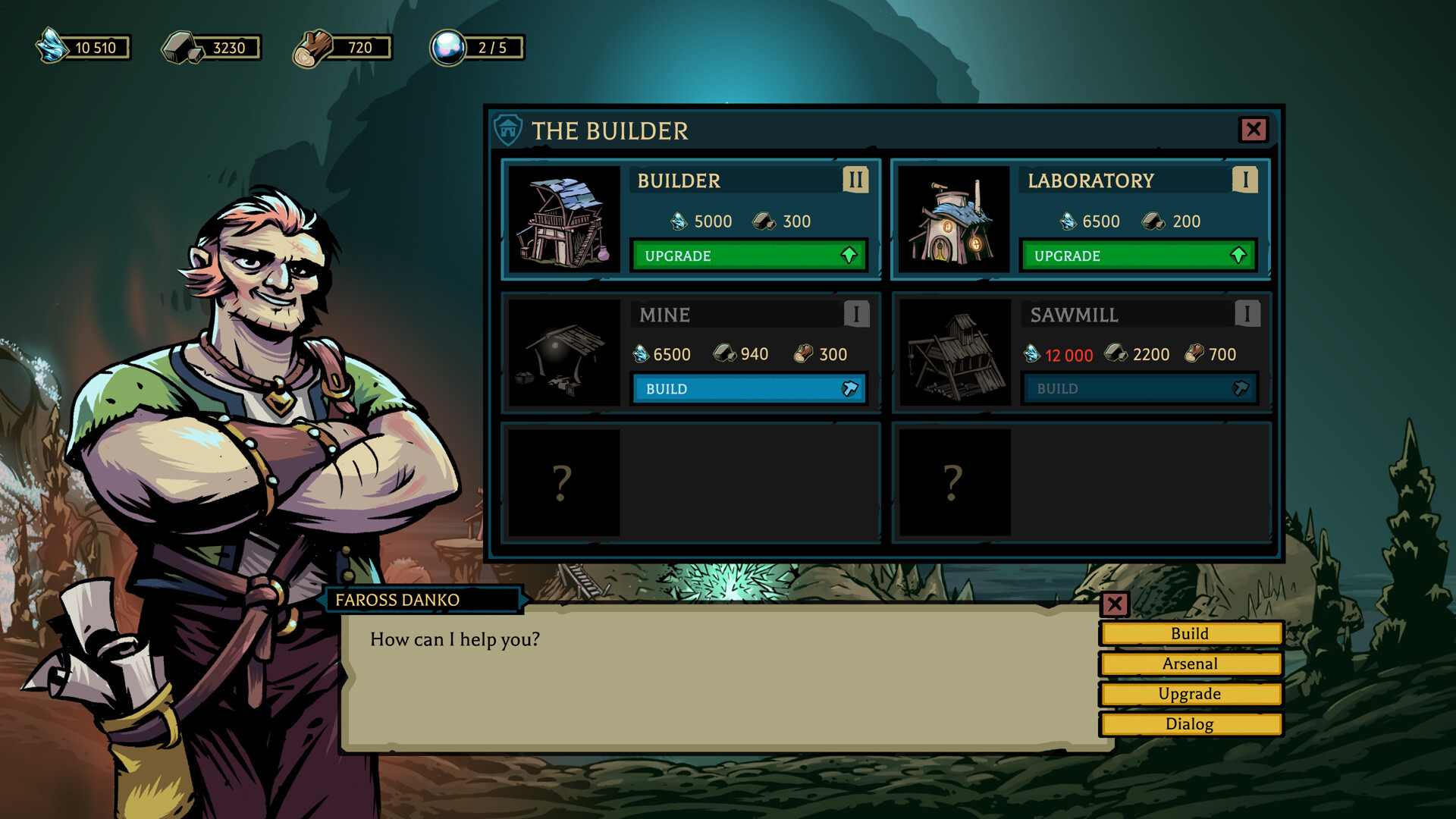Click the Builder tier II badge
The width and height of the screenshot is (1456, 819).
(x=855, y=180)
